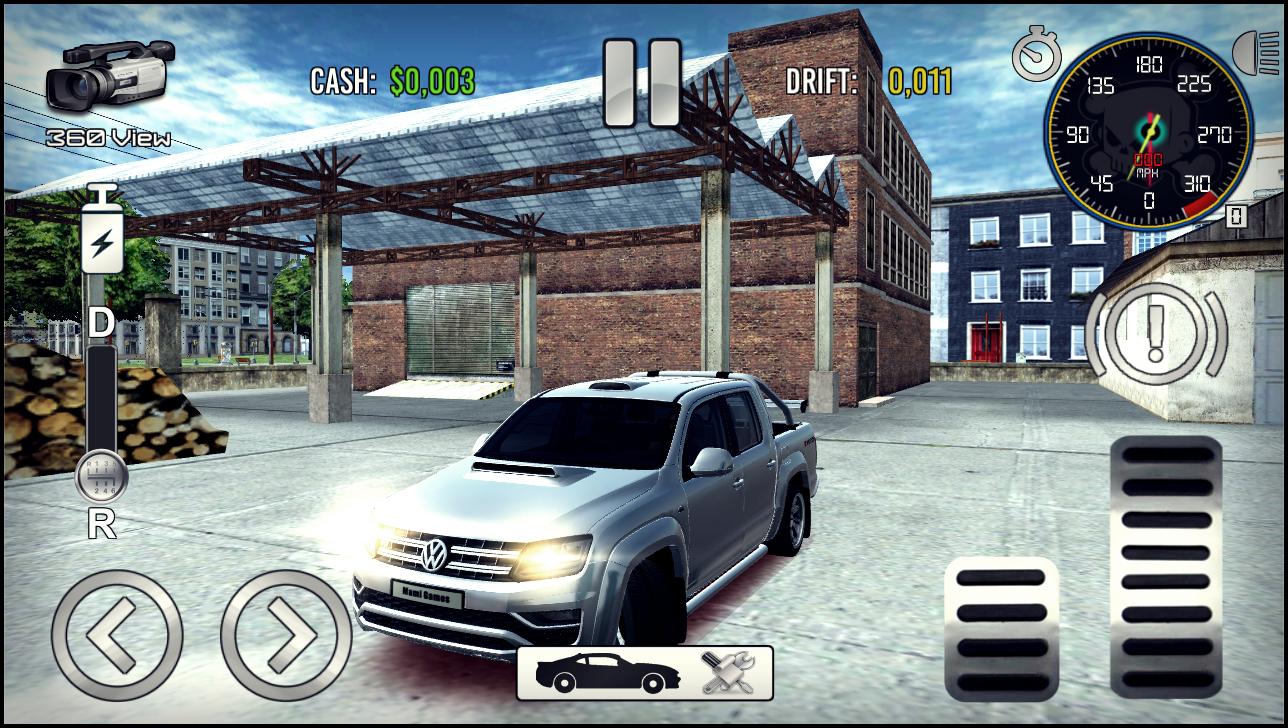Activate the nitro boost canister

[102, 231]
